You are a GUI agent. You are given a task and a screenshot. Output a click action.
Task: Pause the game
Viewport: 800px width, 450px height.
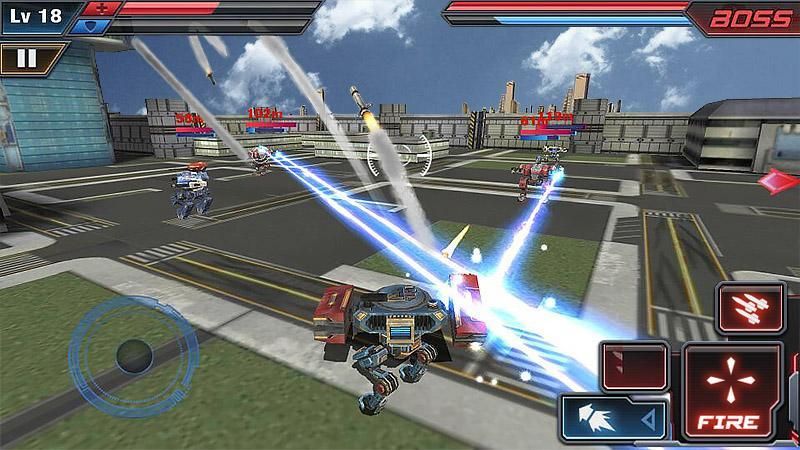point(26,58)
